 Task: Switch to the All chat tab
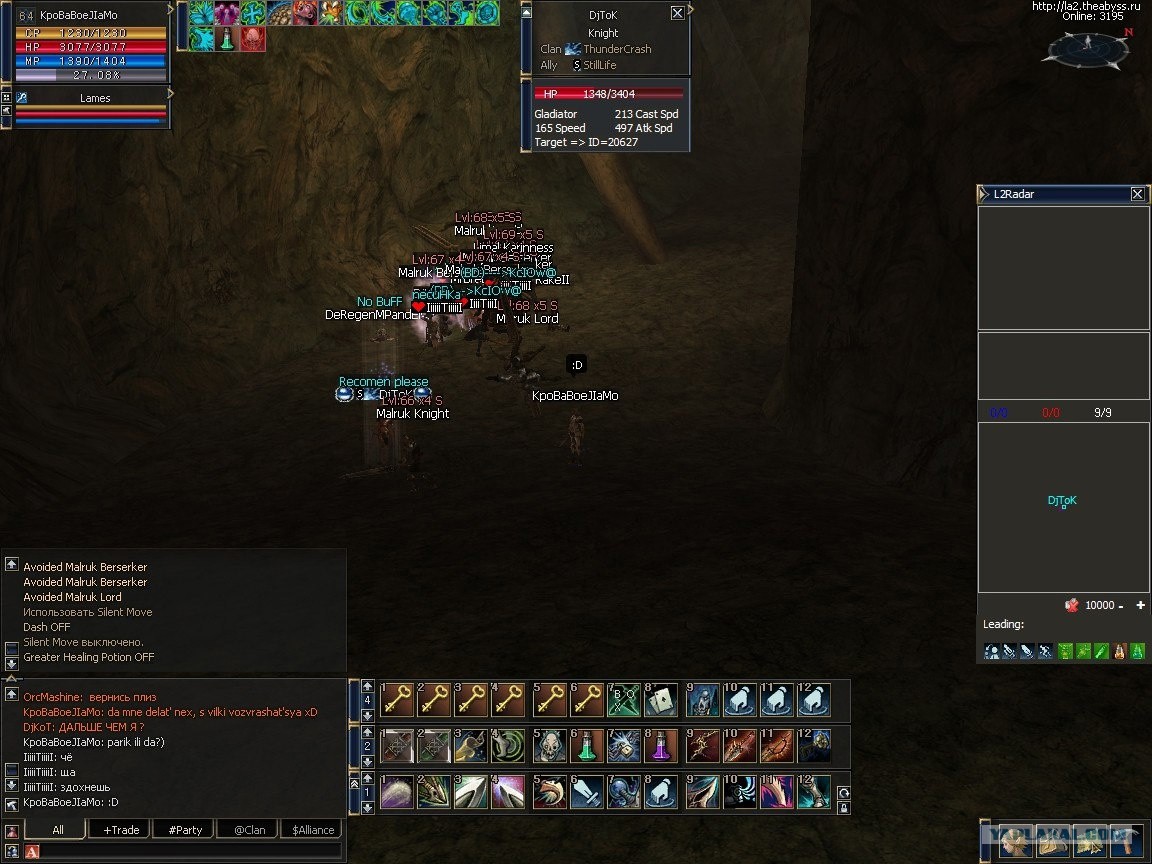58,830
